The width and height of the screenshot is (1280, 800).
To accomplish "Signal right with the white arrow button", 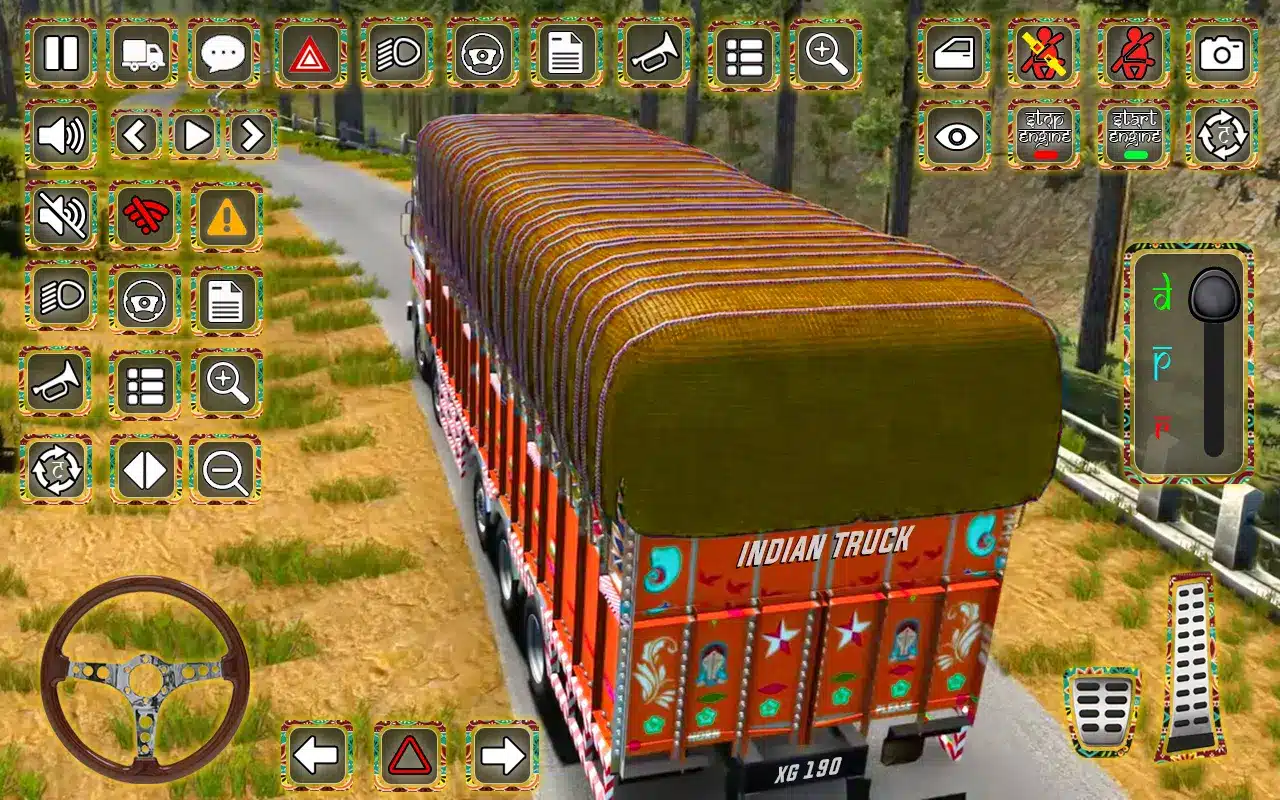I will tap(501, 756).
